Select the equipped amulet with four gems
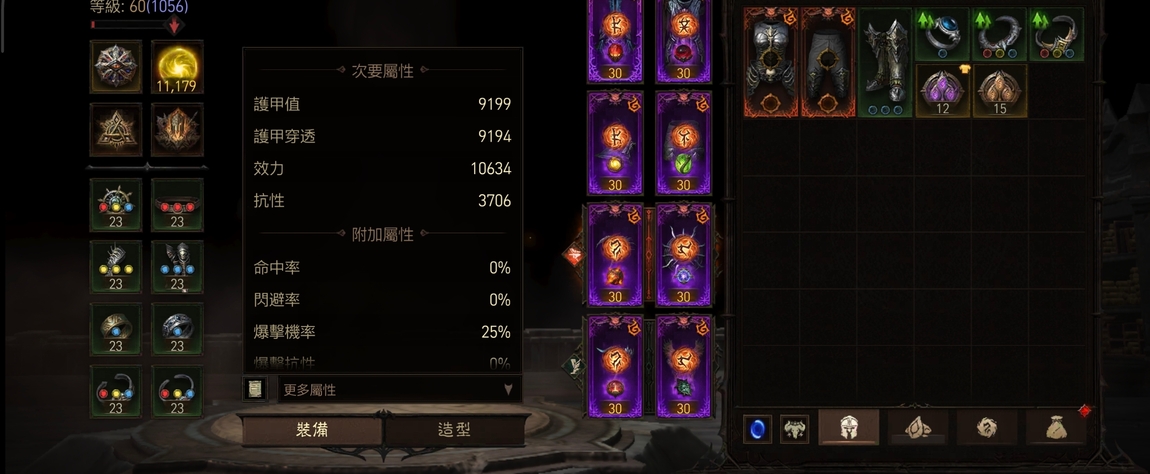Viewport: 1150px width, 474px height. click(116, 205)
